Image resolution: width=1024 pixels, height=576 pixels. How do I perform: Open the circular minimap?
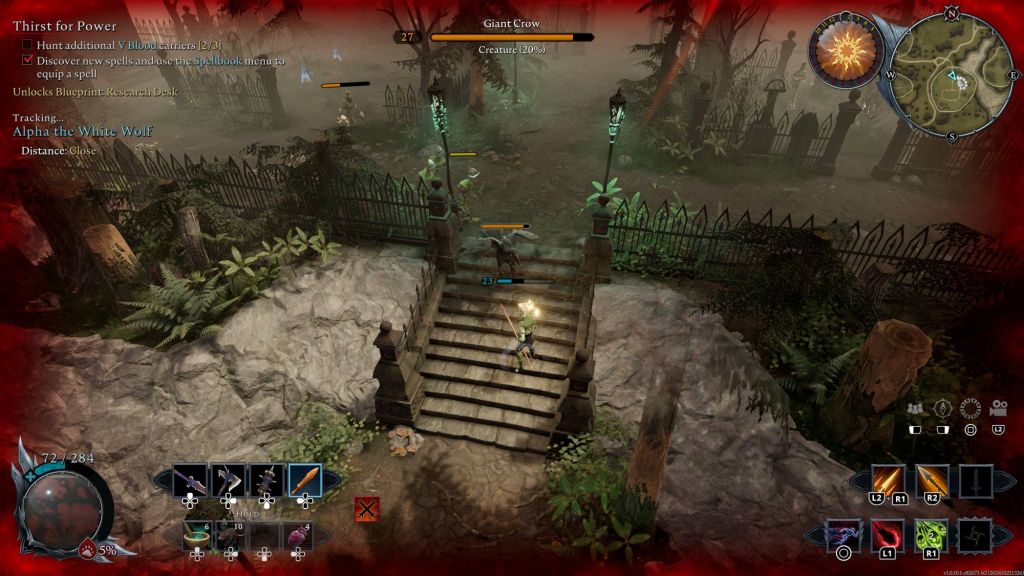(x=950, y=75)
